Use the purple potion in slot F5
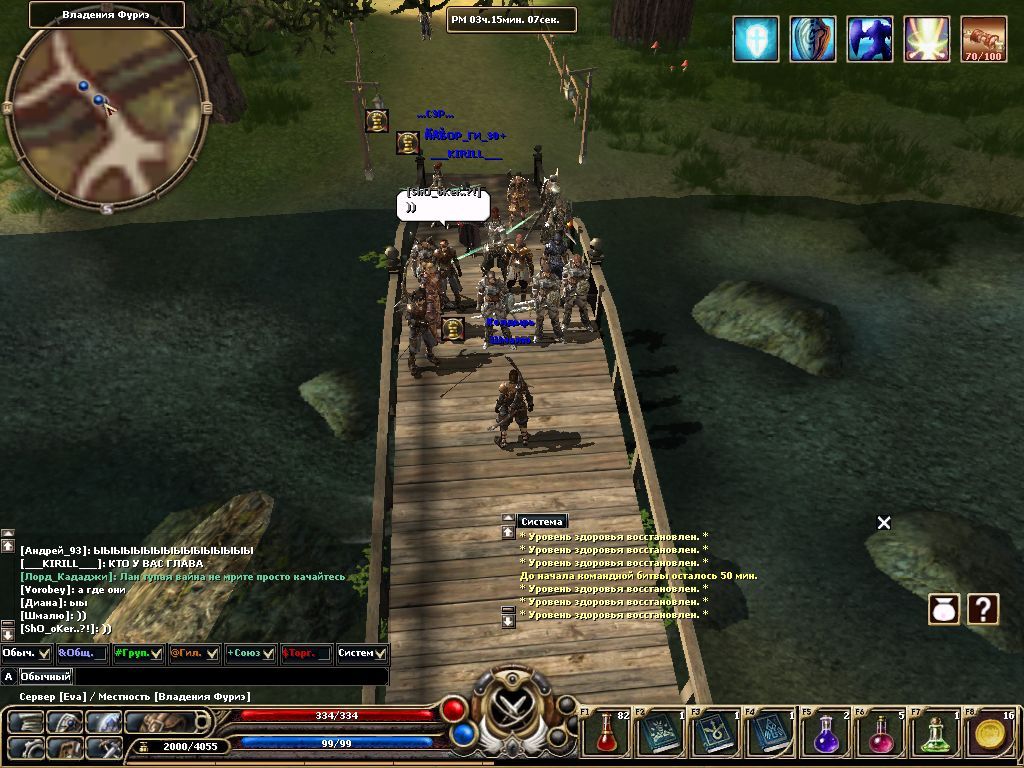The image size is (1024, 768). point(827,735)
